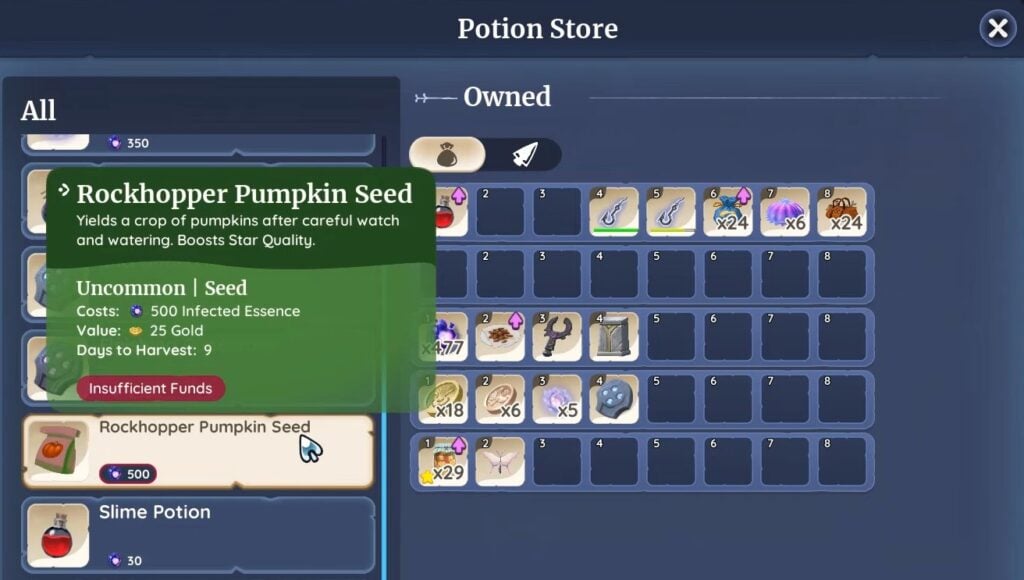Select the brown nuts basket stack of 24
Viewport: 1024px width, 580px height.
tap(842, 212)
